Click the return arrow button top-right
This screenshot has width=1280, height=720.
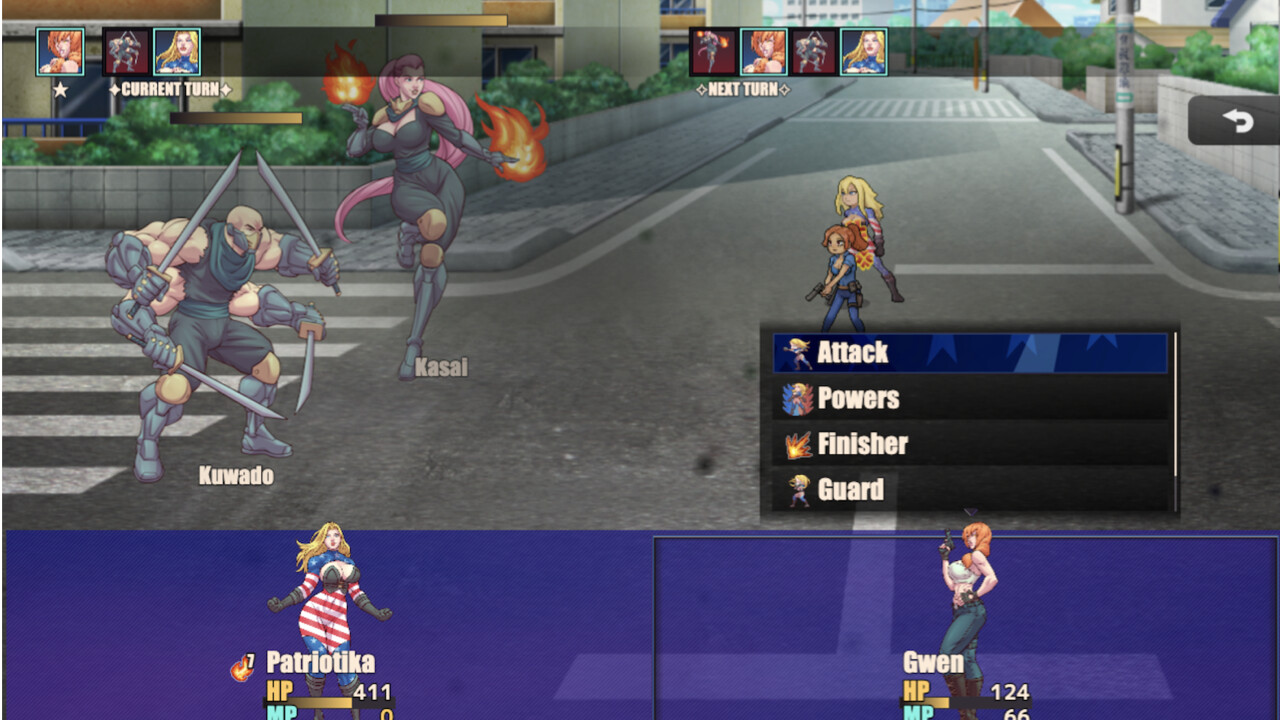tap(1238, 120)
